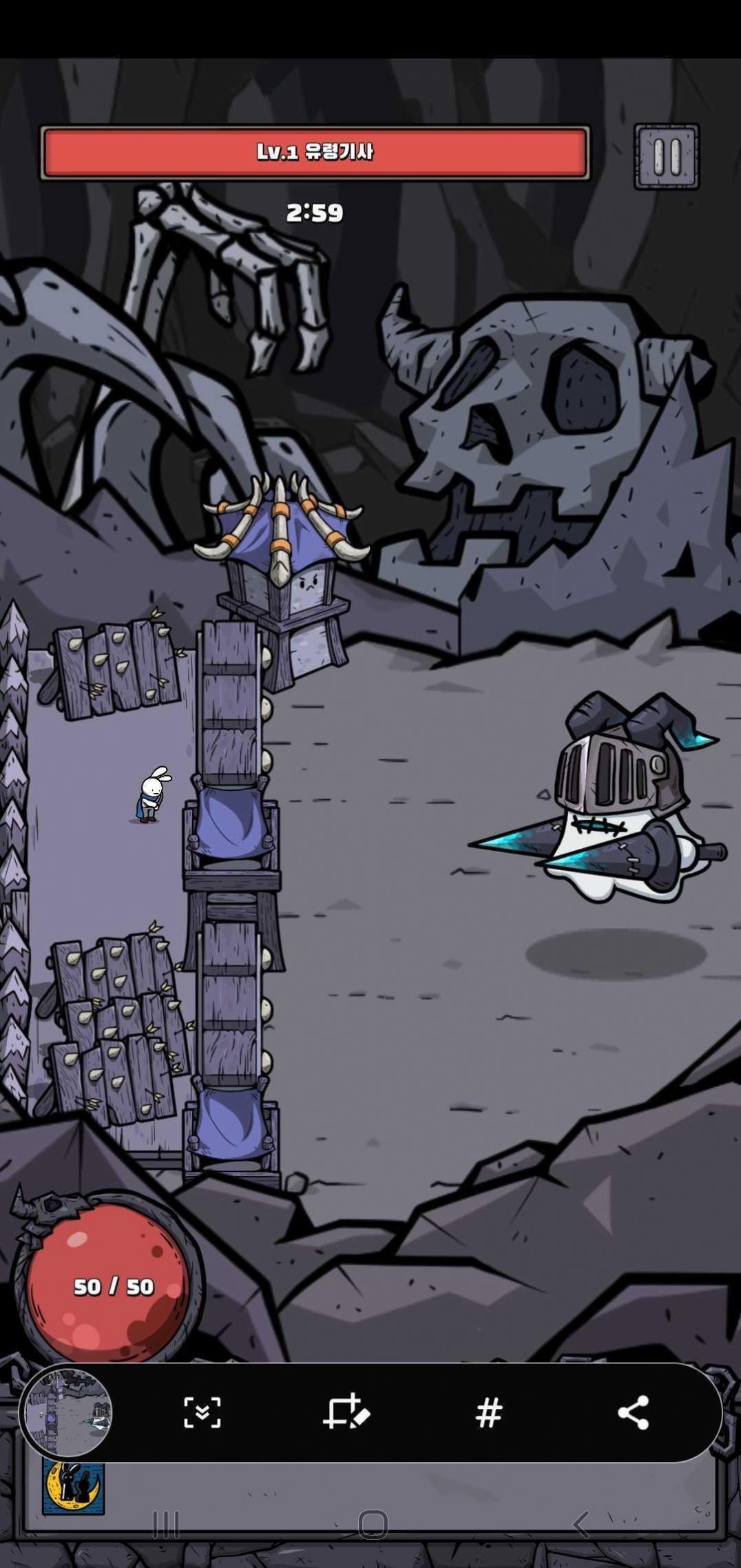Add a hashtag tag to the screenshot
The width and height of the screenshot is (741, 1568).
click(488, 1413)
